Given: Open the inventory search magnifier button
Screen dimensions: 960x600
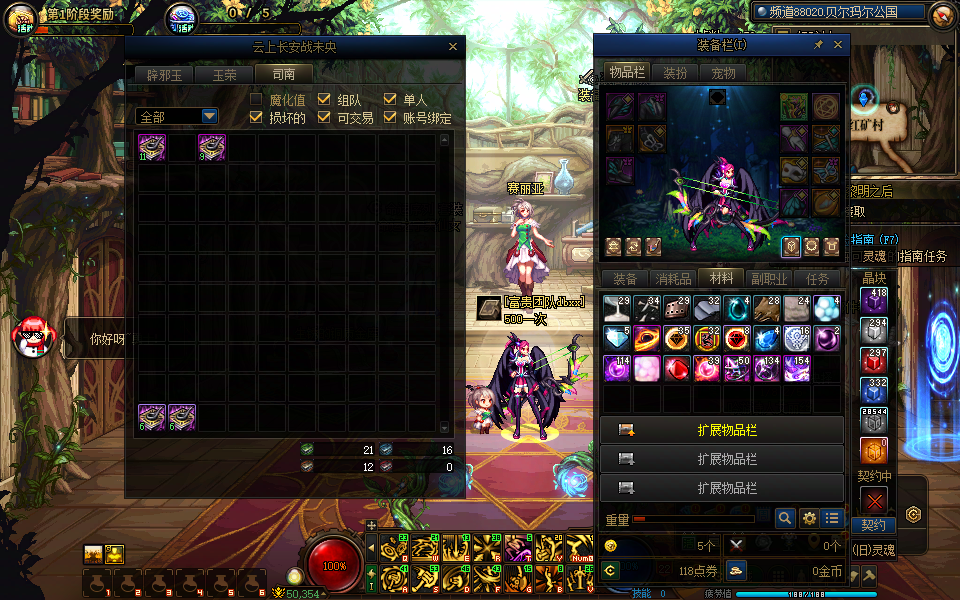Looking at the screenshot, I should coord(785,518).
